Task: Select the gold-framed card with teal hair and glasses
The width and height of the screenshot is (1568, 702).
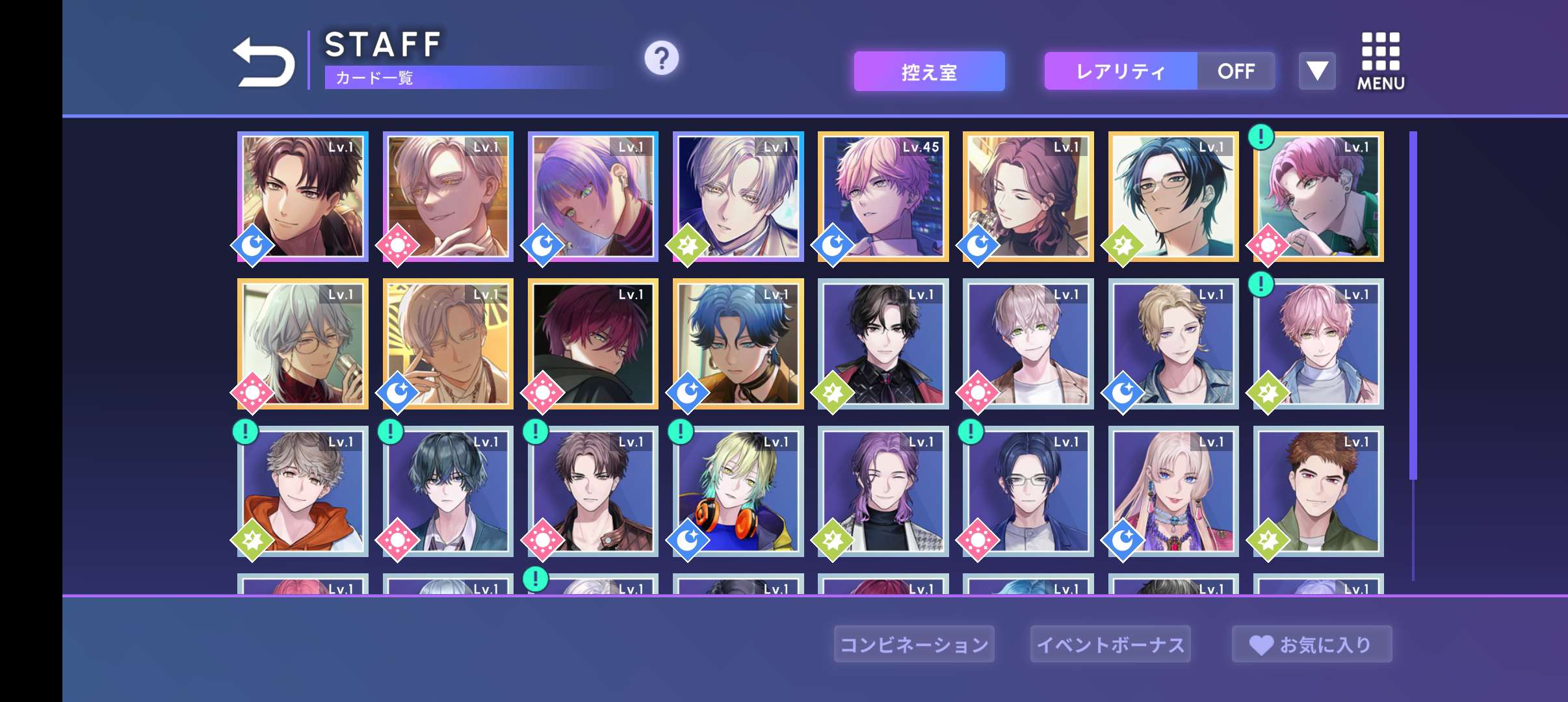Action: pyautogui.click(x=1173, y=196)
